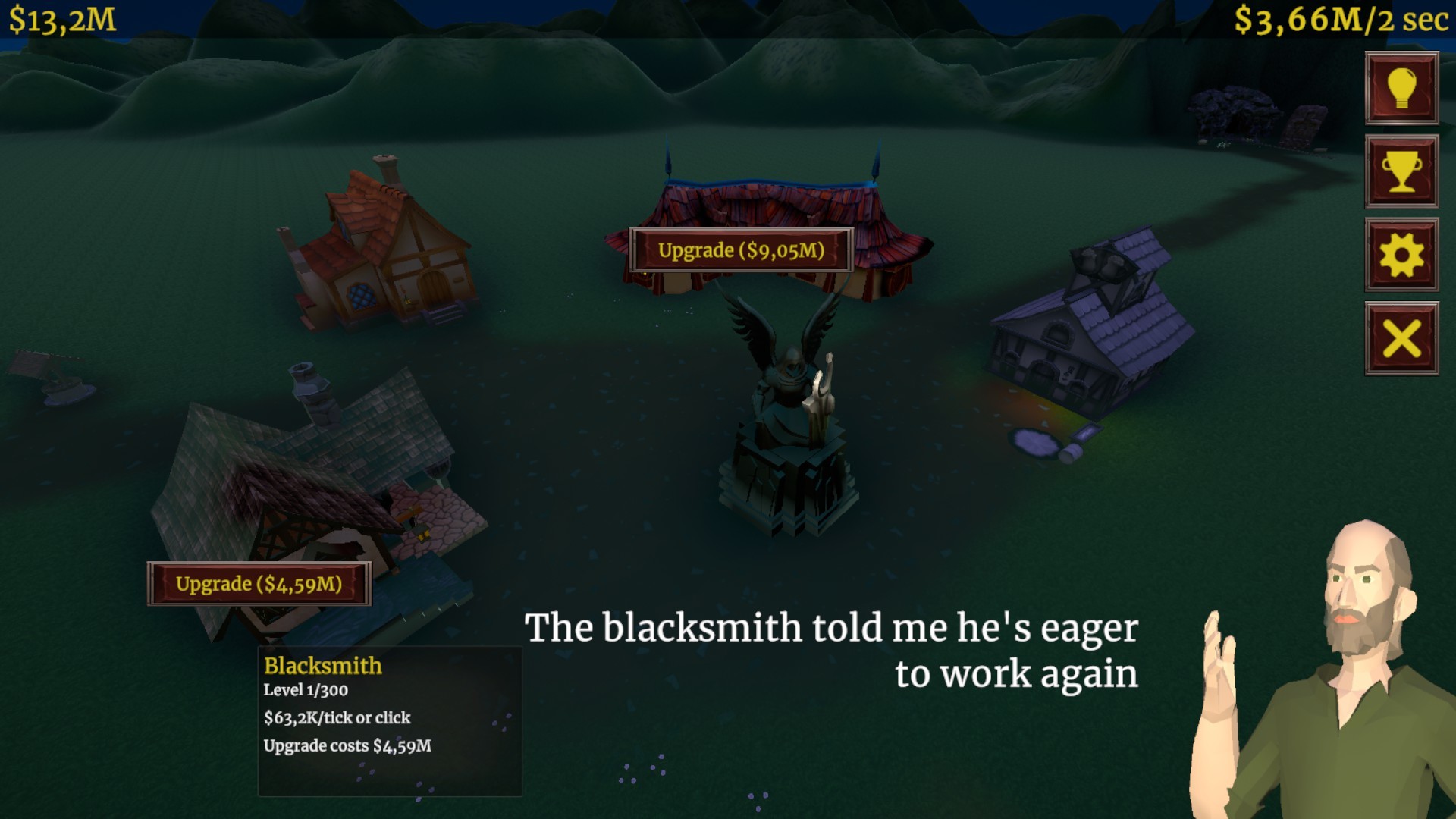Click the Level 1/300 text
The image size is (1456, 819).
[305, 691]
